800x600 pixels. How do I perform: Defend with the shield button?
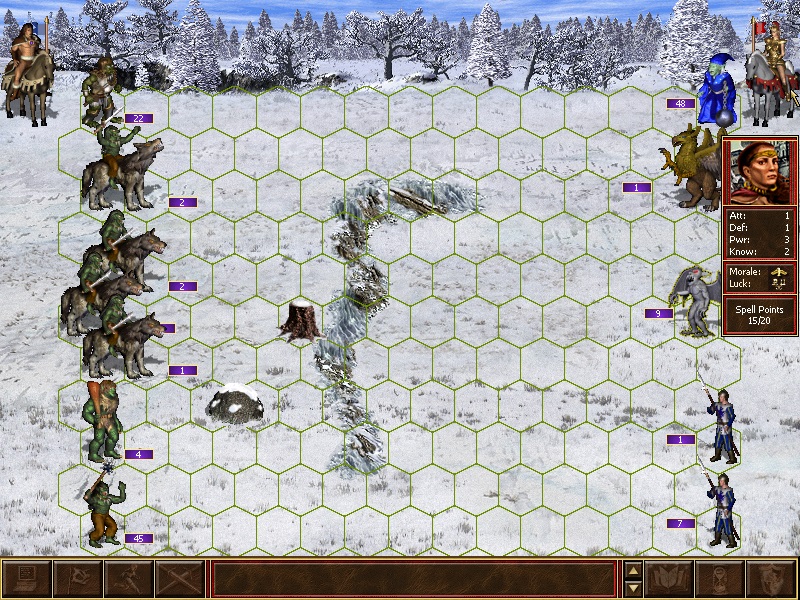[772, 579]
